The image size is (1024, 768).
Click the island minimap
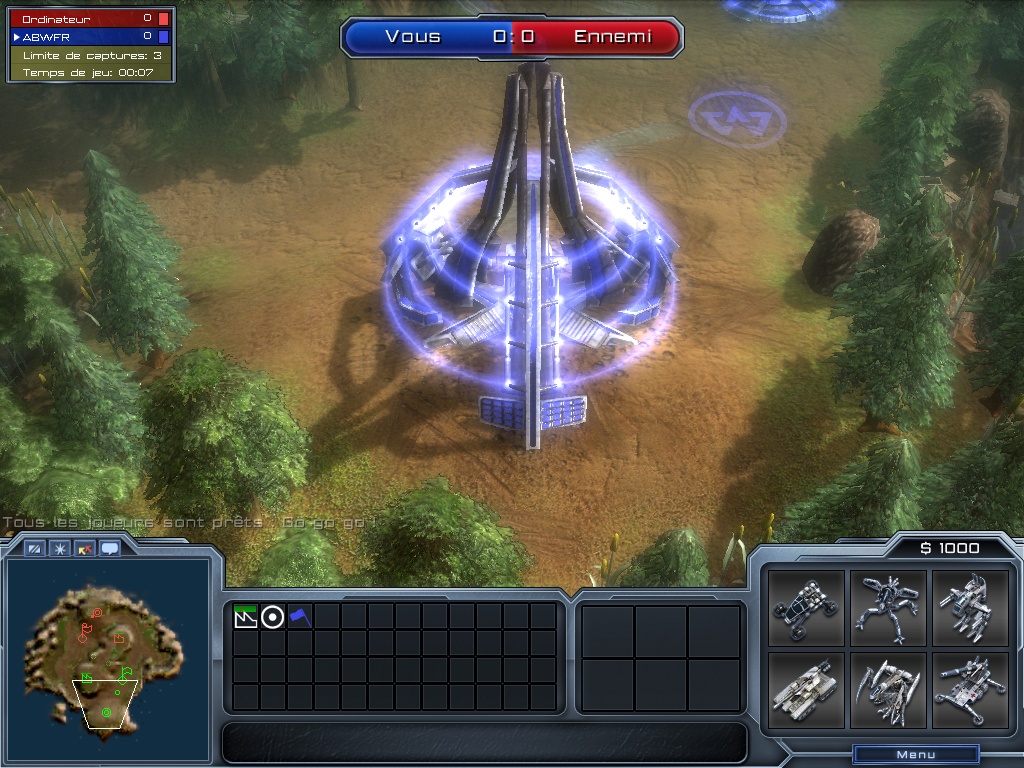point(105,652)
